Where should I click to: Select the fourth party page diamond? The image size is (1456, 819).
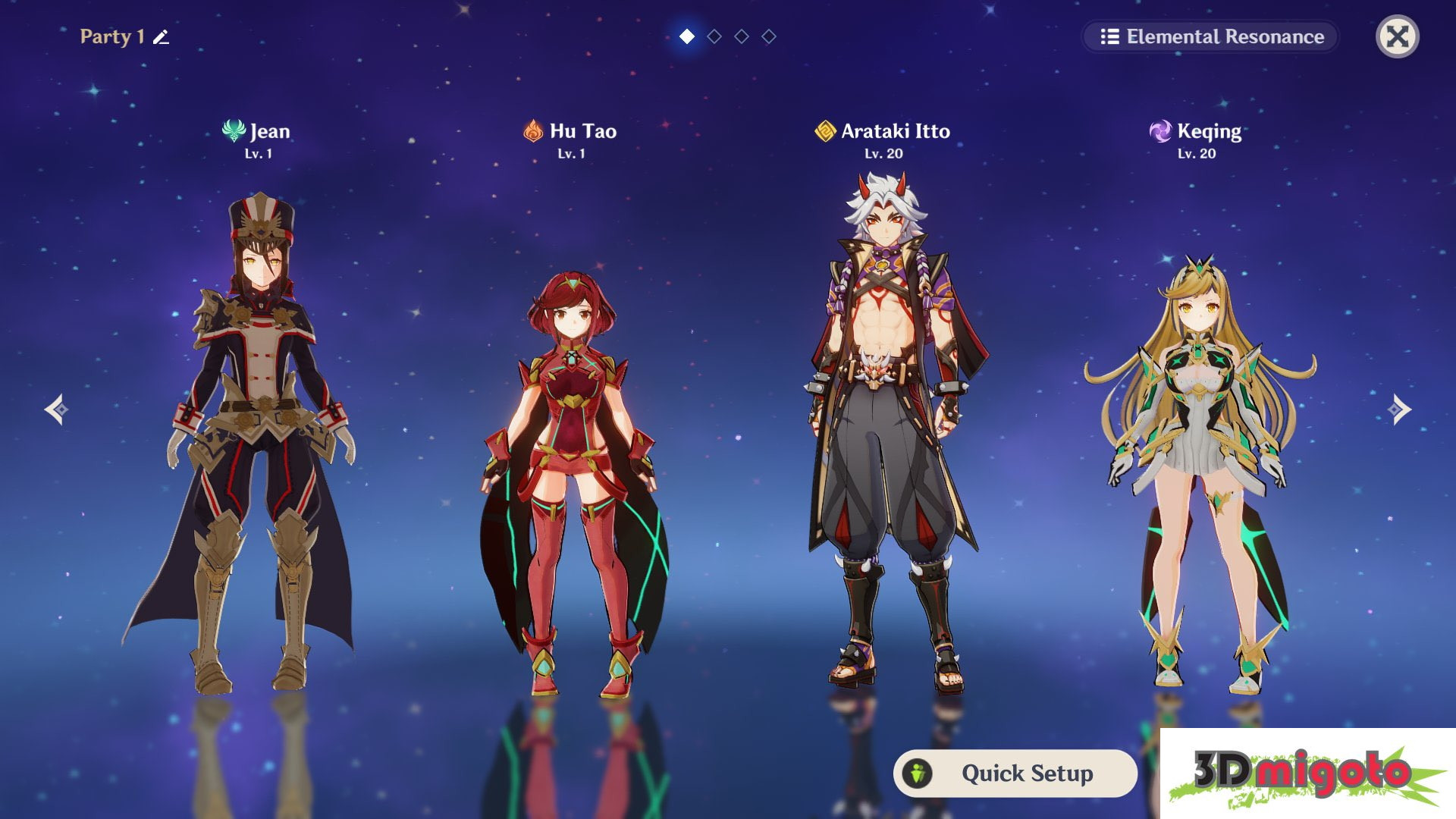(767, 35)
